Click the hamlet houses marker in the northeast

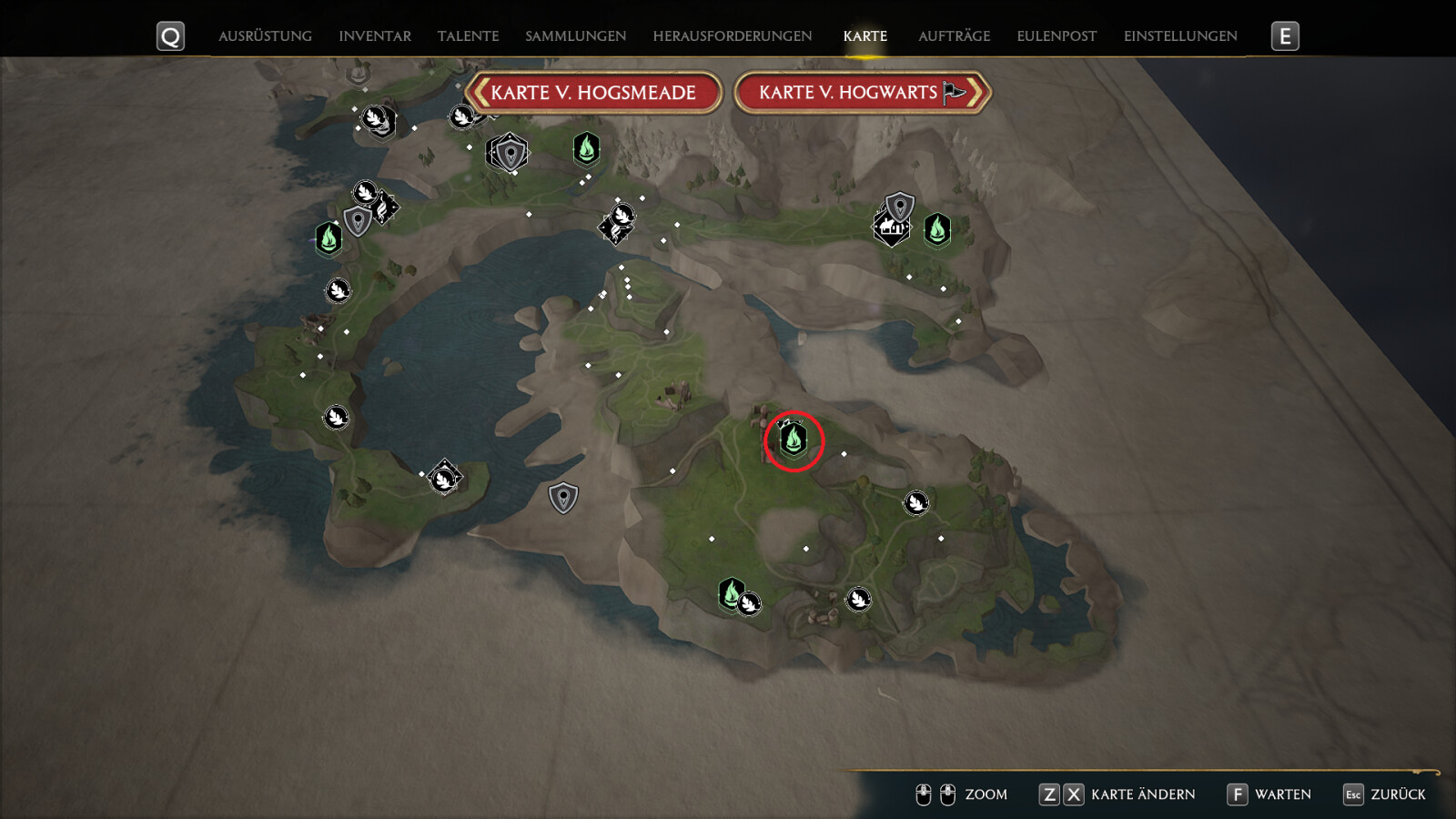[x=891, y=227]
